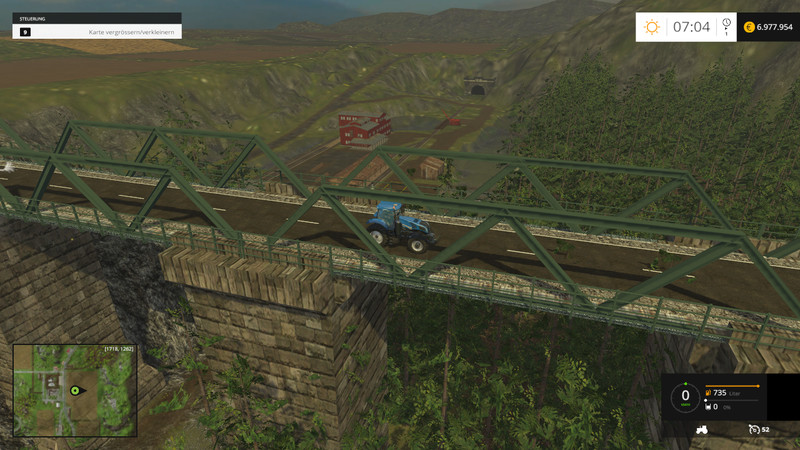The height and width of the screenshot is (450, 800).
Task: Toggle the cruise control speedometer icon
Action: coord(754,429)
